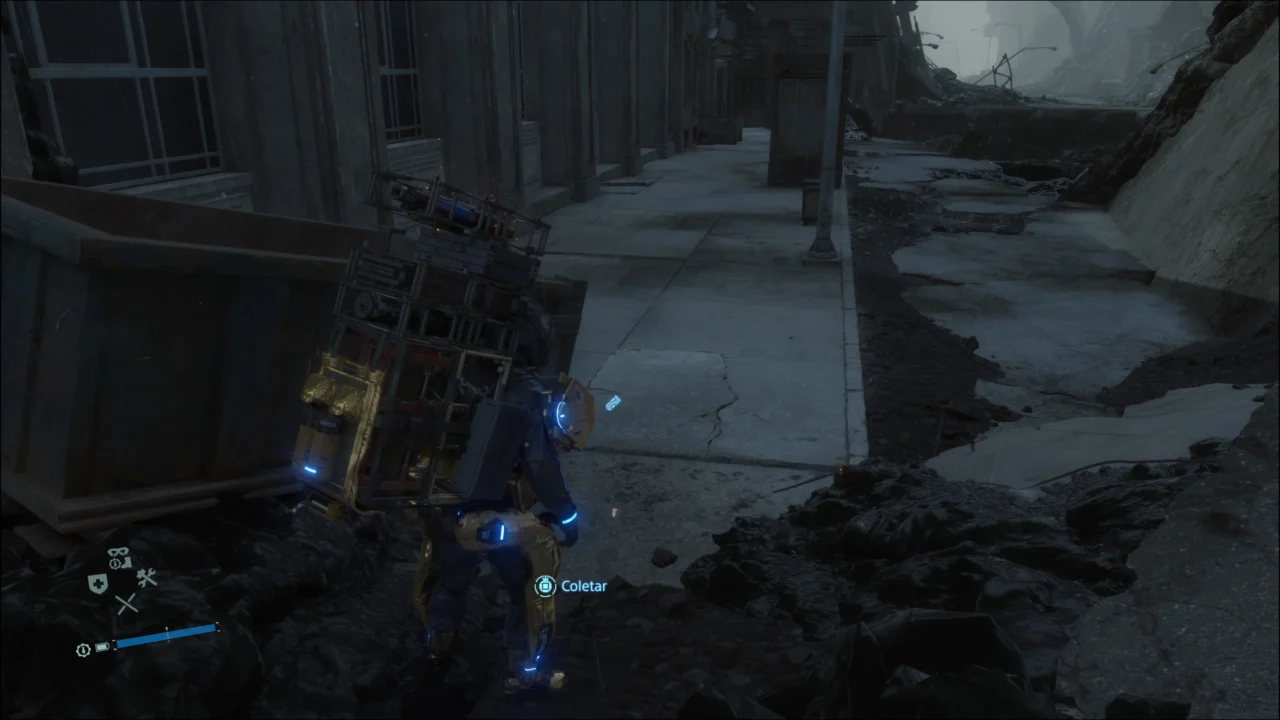This screenshot has width=1280, height=720.
Task: Click the gear icon beside the battery gauge
Action: click(82, 650)
